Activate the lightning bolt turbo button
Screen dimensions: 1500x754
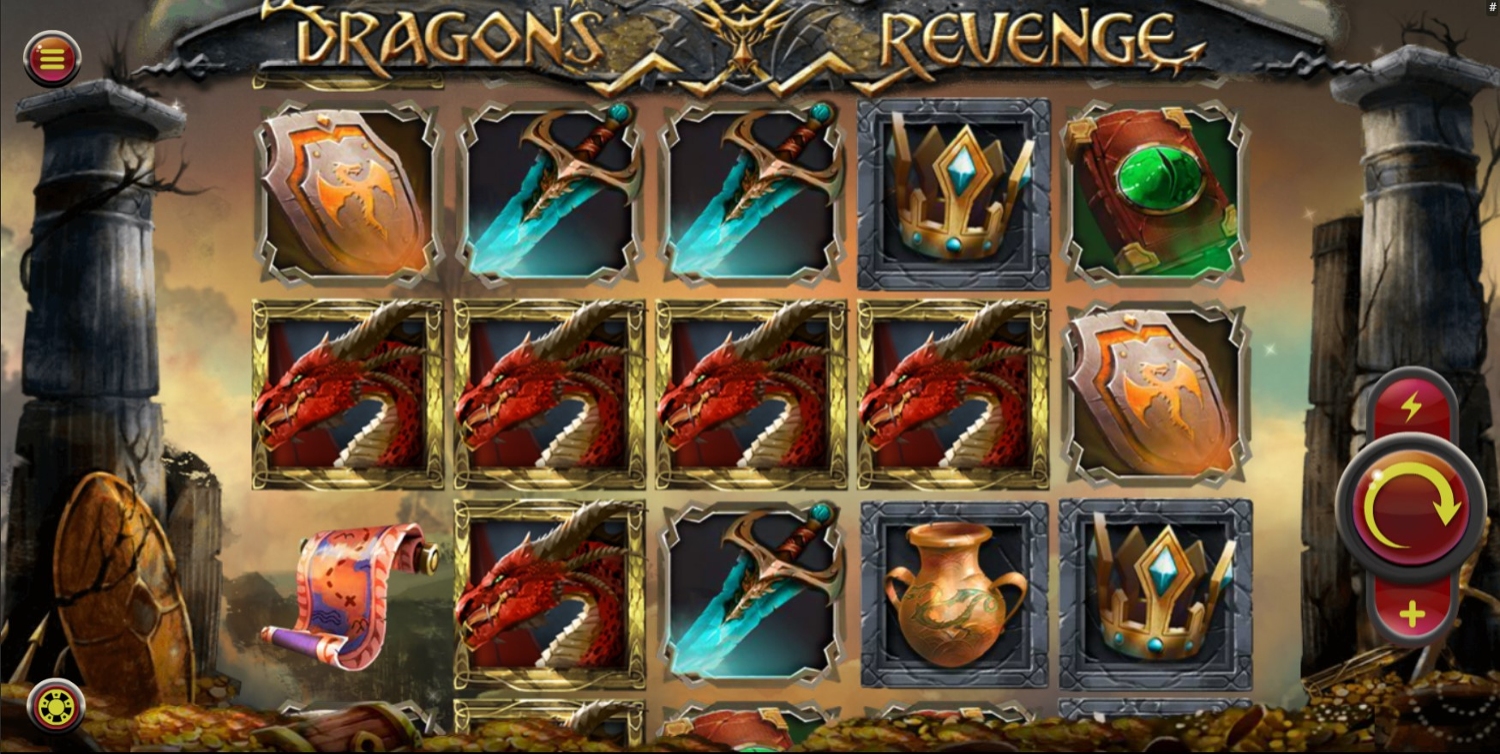(x=1411, y=406)
